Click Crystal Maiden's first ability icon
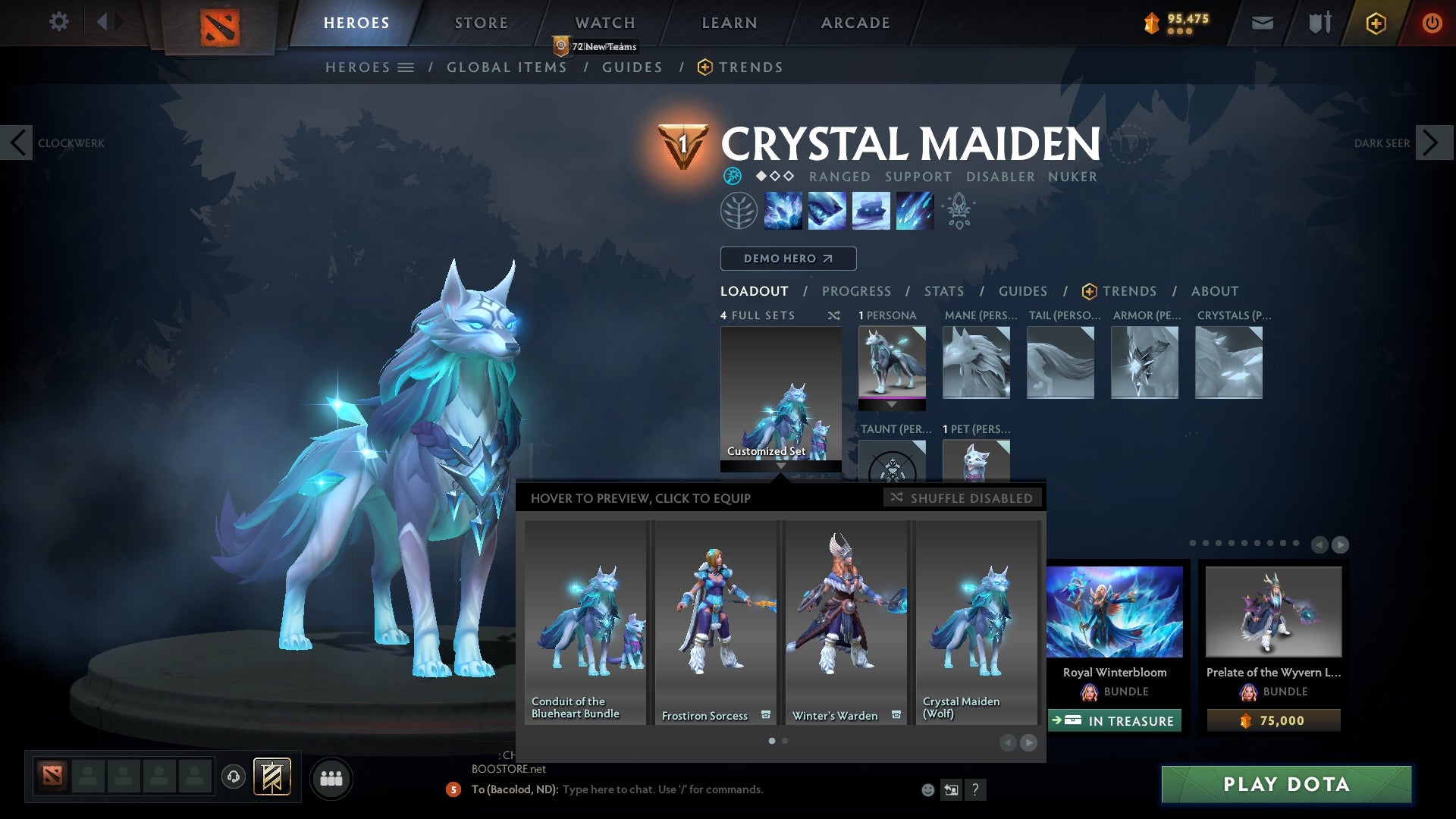Screen dimensions: 1456x819 pyautogui.click(x=783, y=210)
